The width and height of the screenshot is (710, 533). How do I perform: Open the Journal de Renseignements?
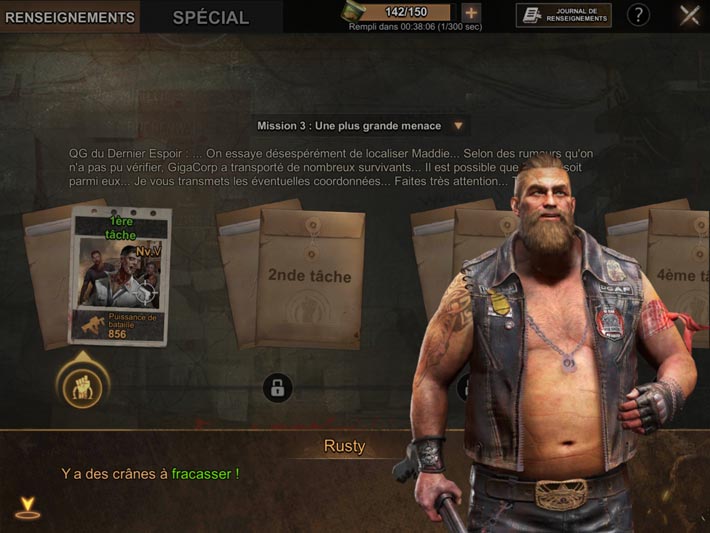click(x=564, y=15)
